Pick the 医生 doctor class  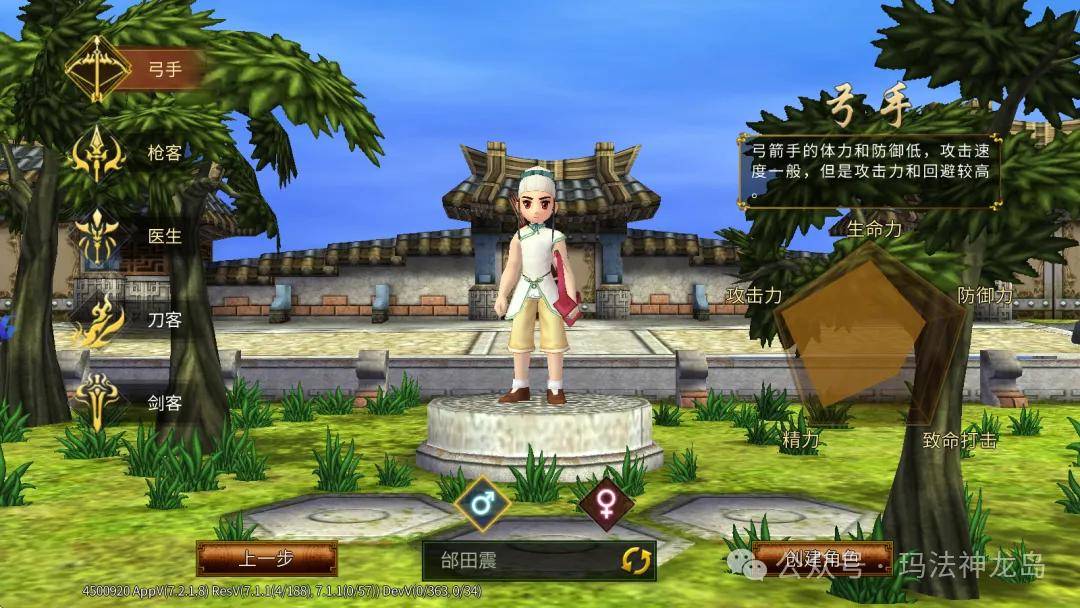coord(100,237)
